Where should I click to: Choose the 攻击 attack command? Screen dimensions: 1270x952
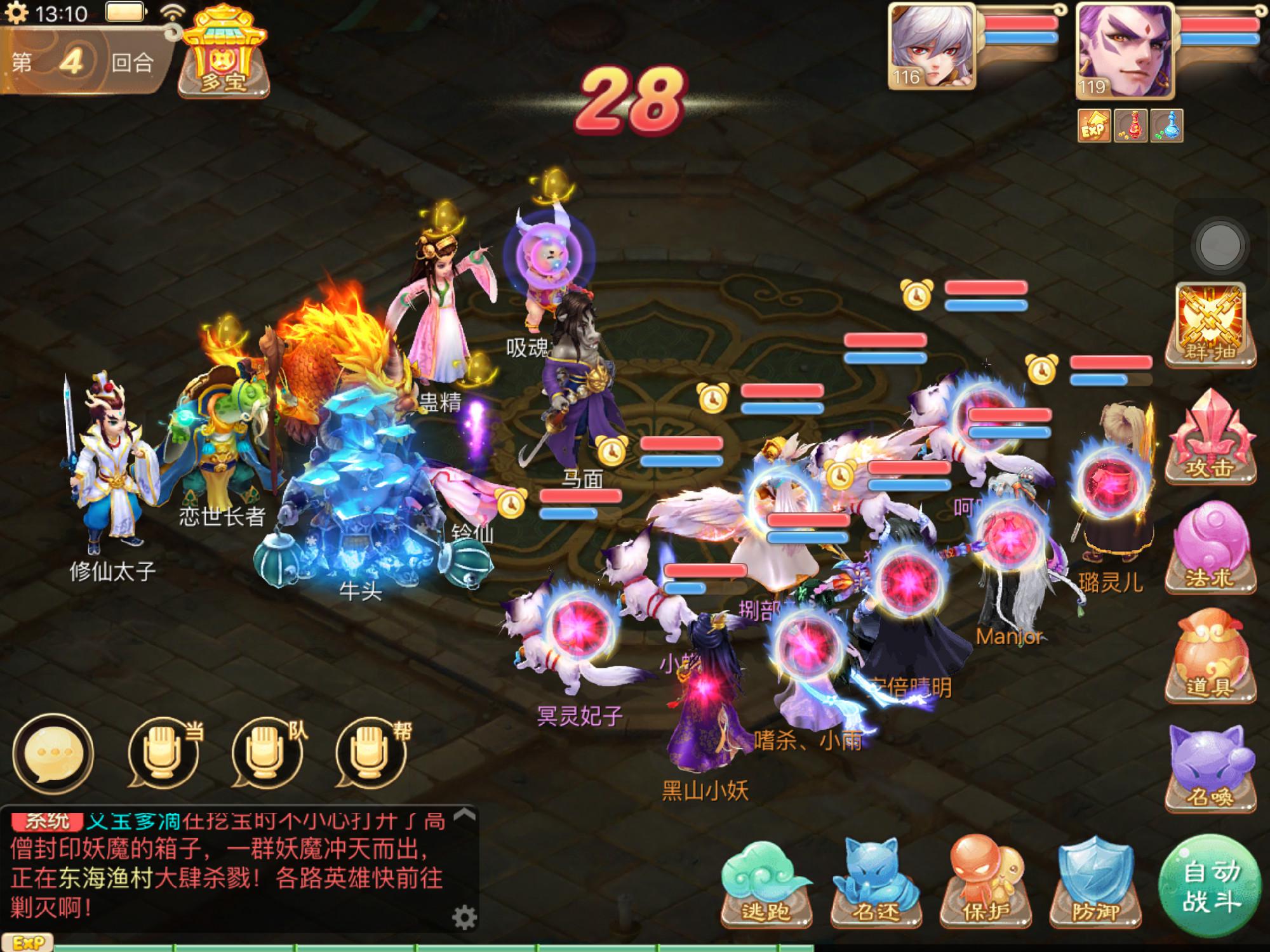pos(1210,438)
